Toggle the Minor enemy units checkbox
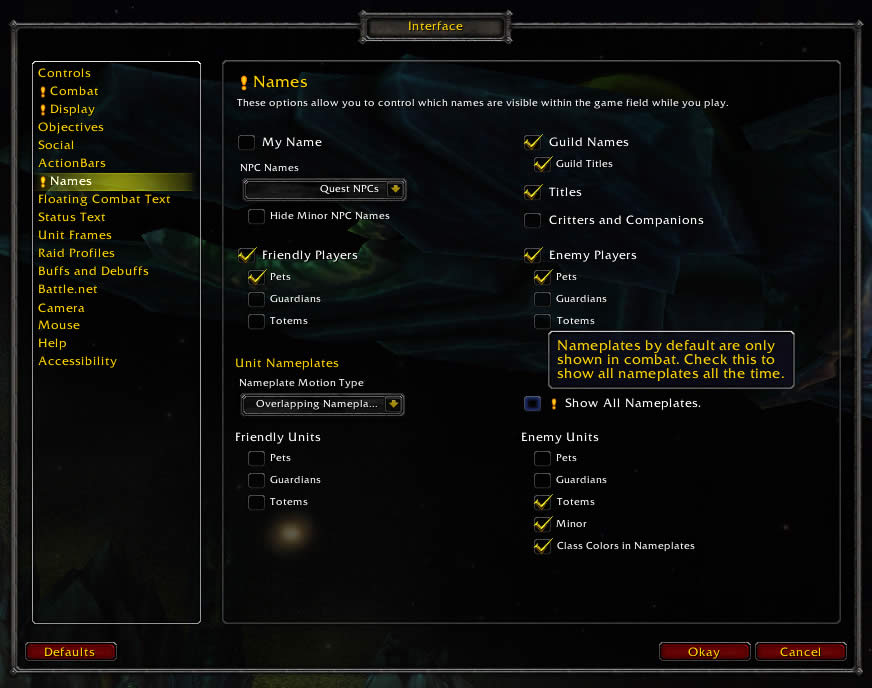This screenshot has width=872, height=688. [x=543, y=524]
